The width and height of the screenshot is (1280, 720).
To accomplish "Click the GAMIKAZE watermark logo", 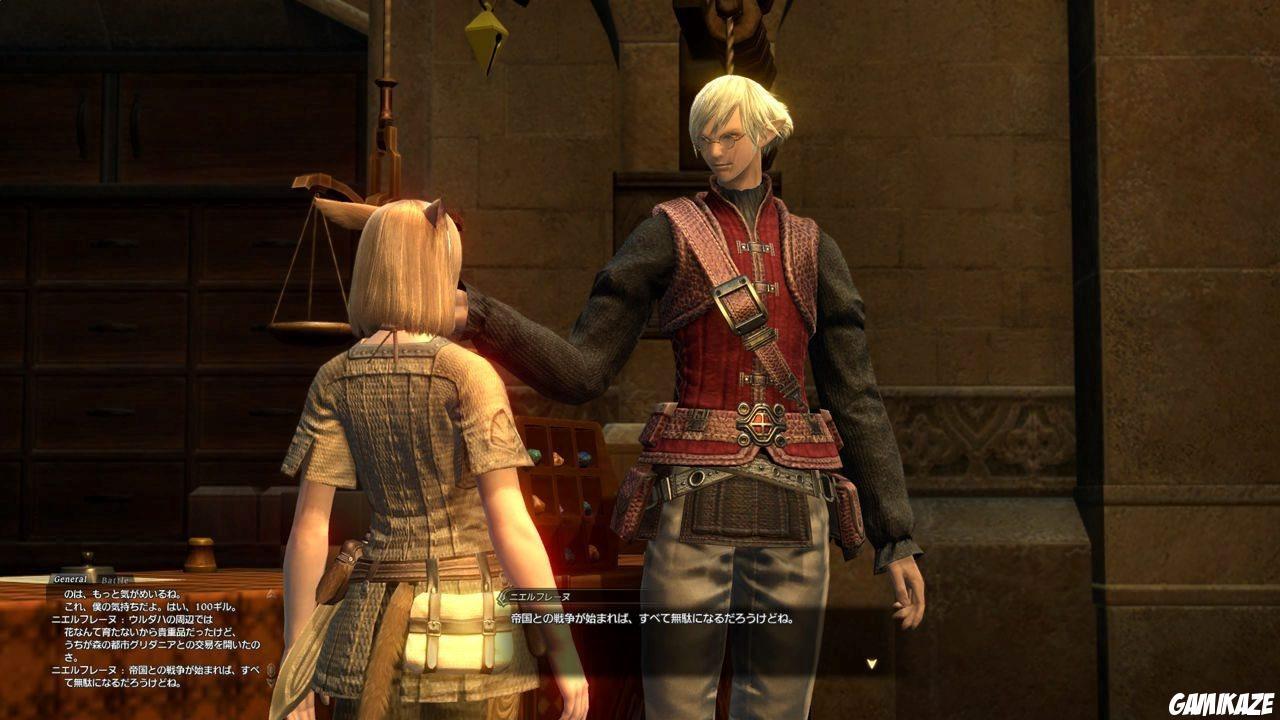I will tap(1222, 703).
